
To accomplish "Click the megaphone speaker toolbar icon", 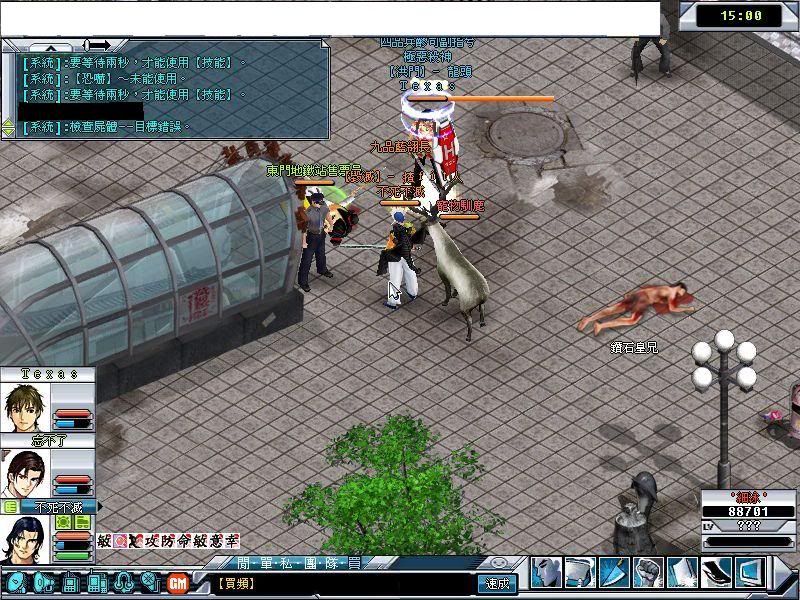I will click(42, 582).
